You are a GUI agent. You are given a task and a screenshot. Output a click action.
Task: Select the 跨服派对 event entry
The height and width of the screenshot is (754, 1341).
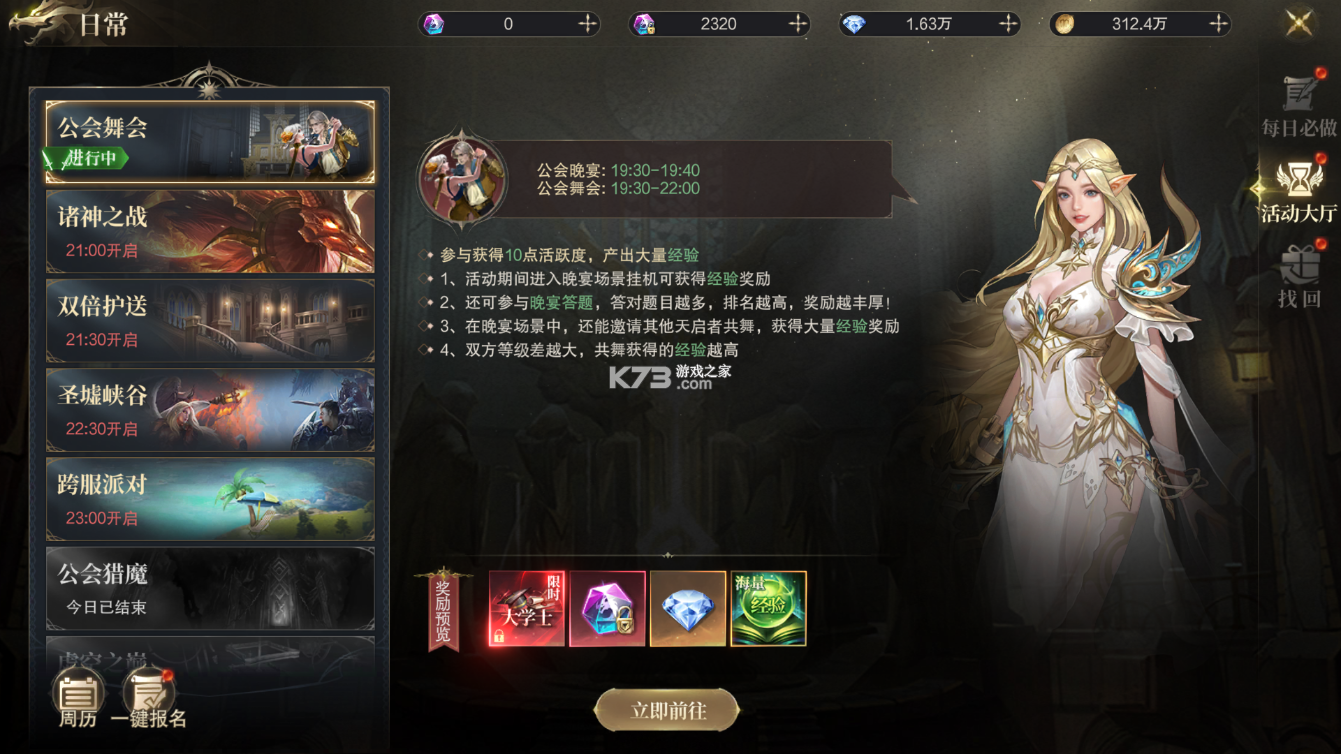[x=210, y=498]
